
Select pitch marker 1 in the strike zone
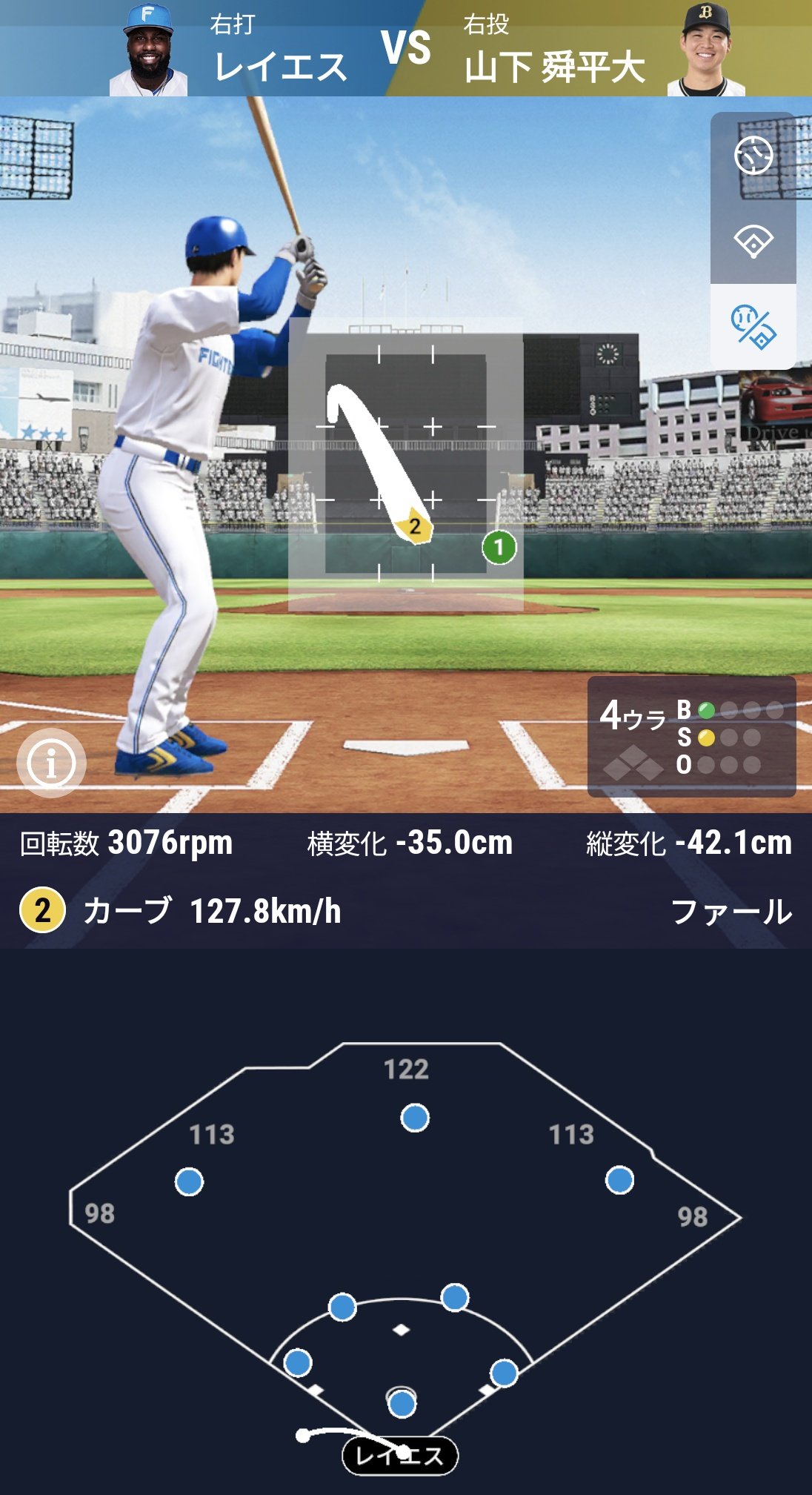499,548
